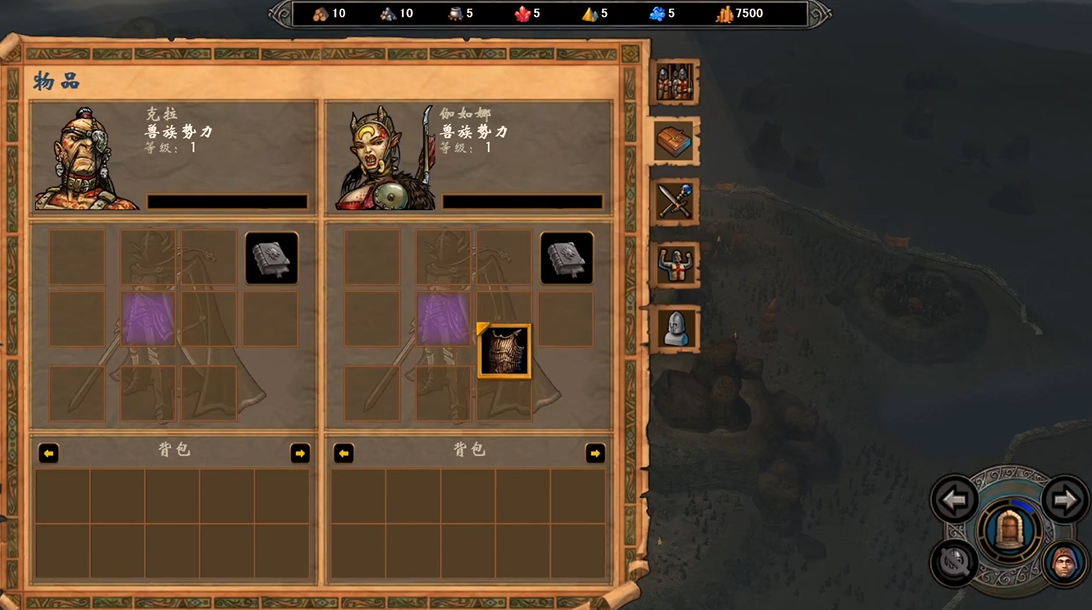Image resolution: width=1092 pixels, height=610 pixels.
Task: Go to next with the right arrow dial button
Action: tap(1063, 498)
